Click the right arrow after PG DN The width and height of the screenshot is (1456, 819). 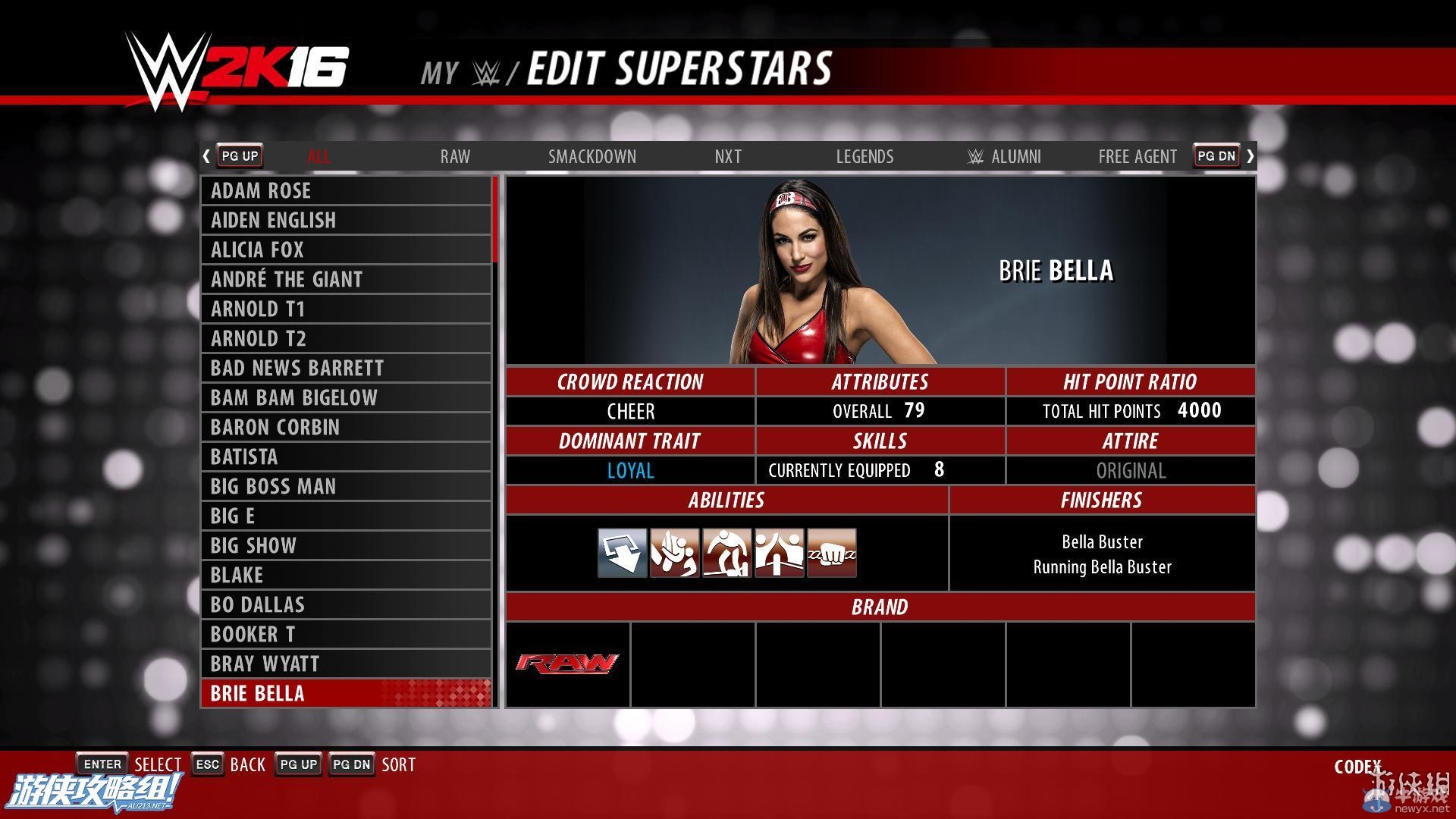1250,155
